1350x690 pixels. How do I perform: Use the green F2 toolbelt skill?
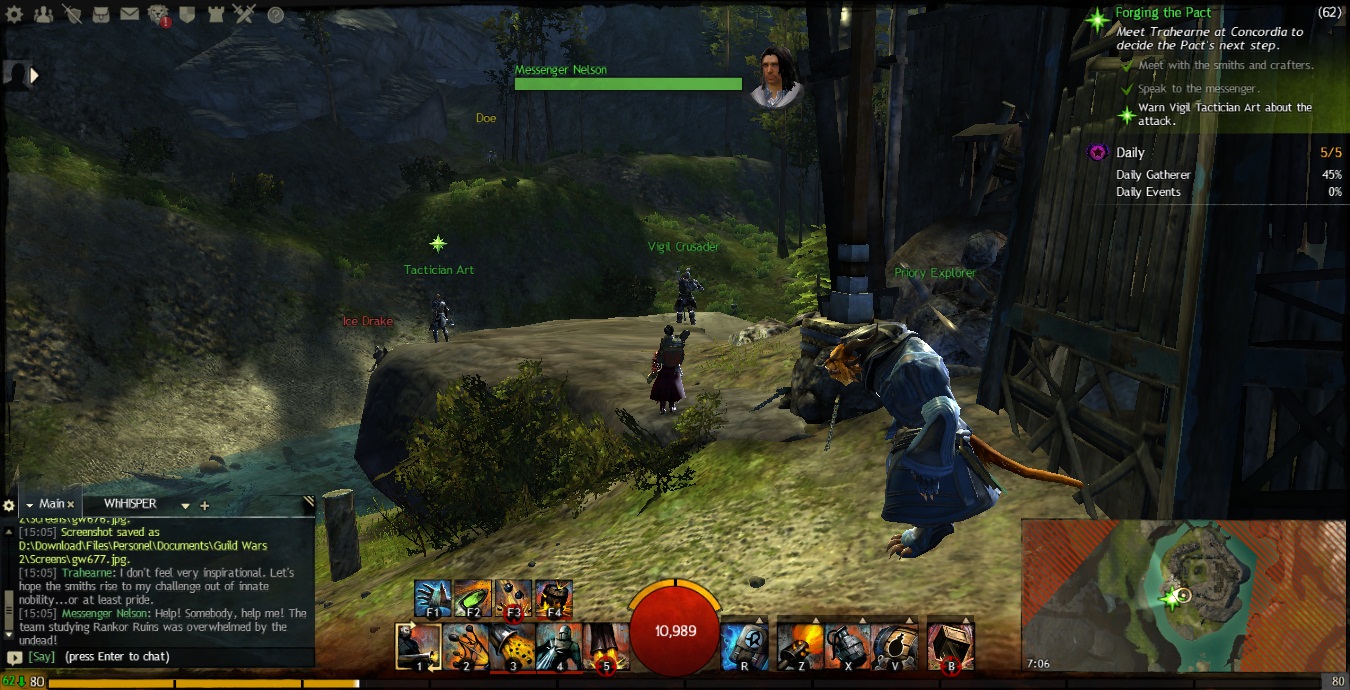tap(473, 598)
